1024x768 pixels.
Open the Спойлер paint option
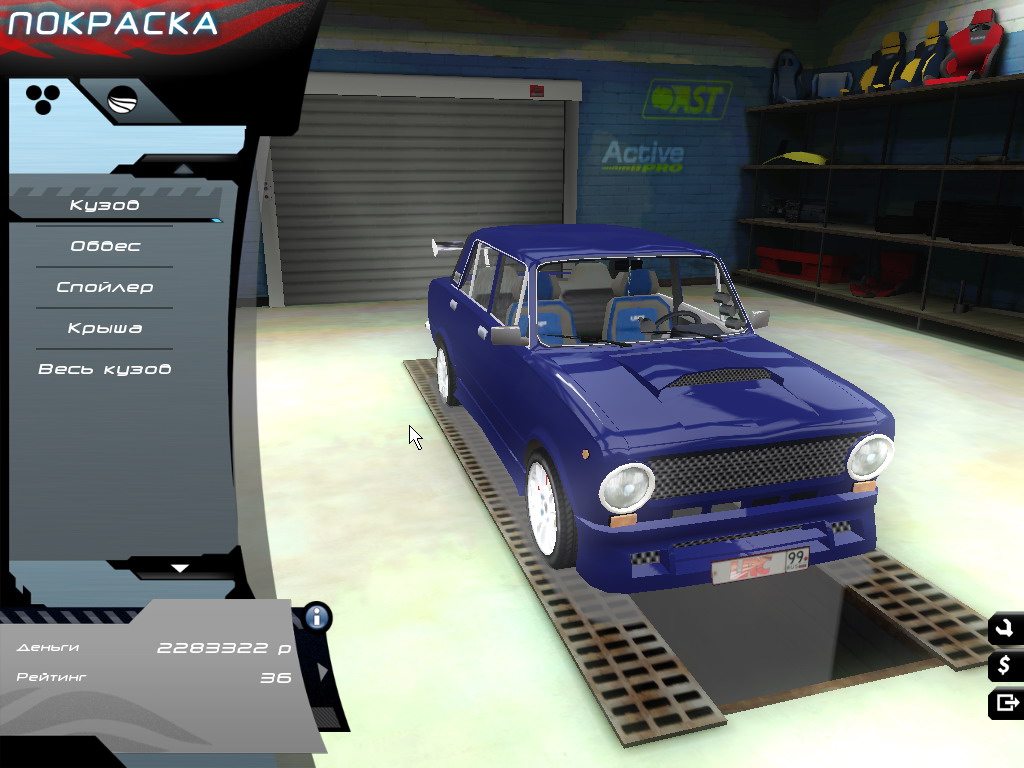[105, 287]
